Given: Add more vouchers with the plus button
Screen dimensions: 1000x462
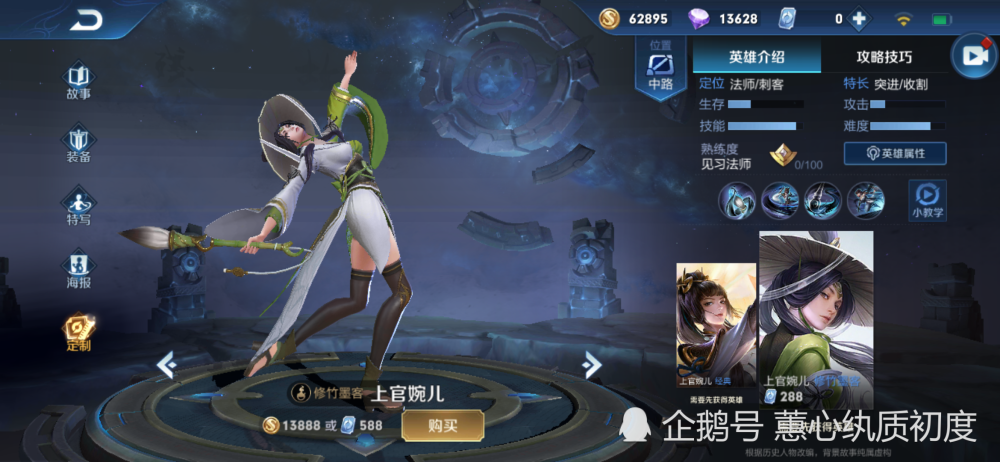Looking at the screenshot, I should (858, 19).
